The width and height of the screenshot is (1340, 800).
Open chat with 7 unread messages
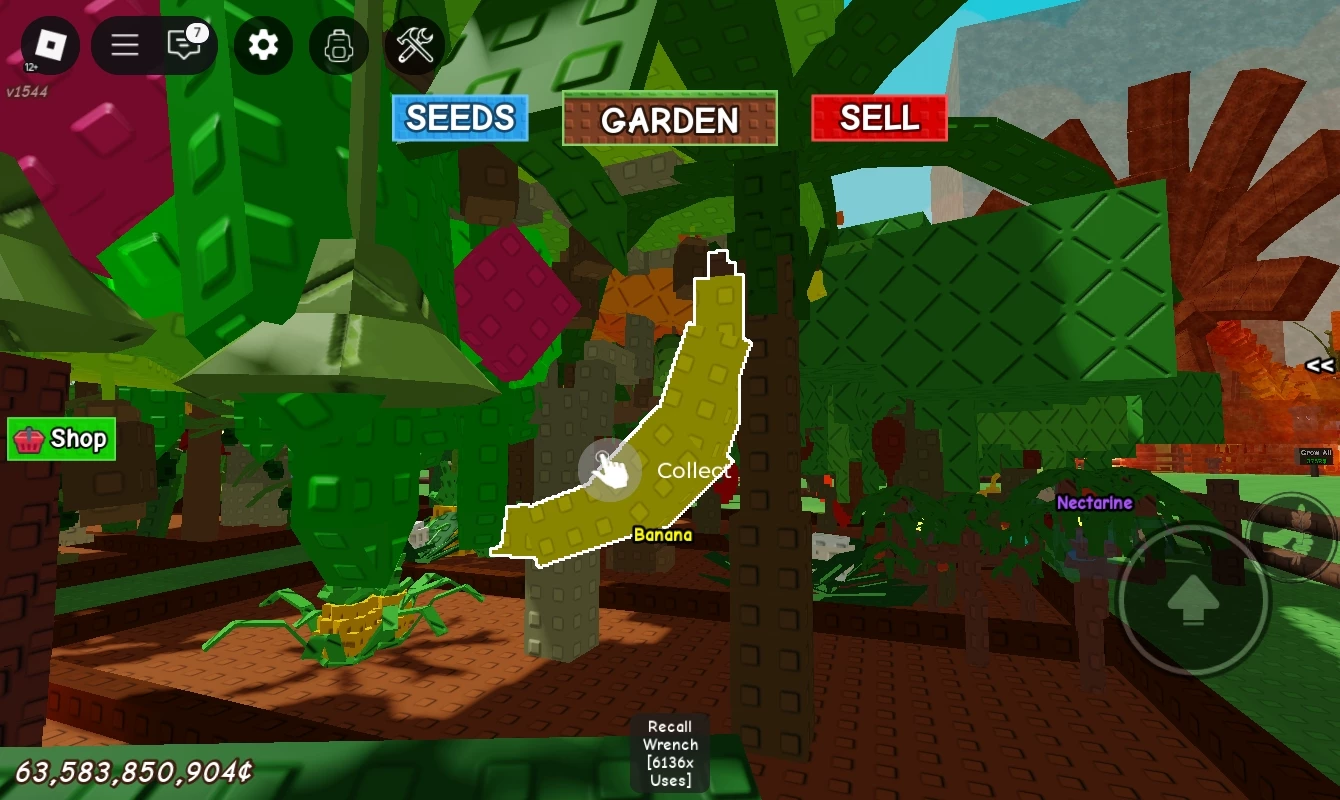(185, 45)
